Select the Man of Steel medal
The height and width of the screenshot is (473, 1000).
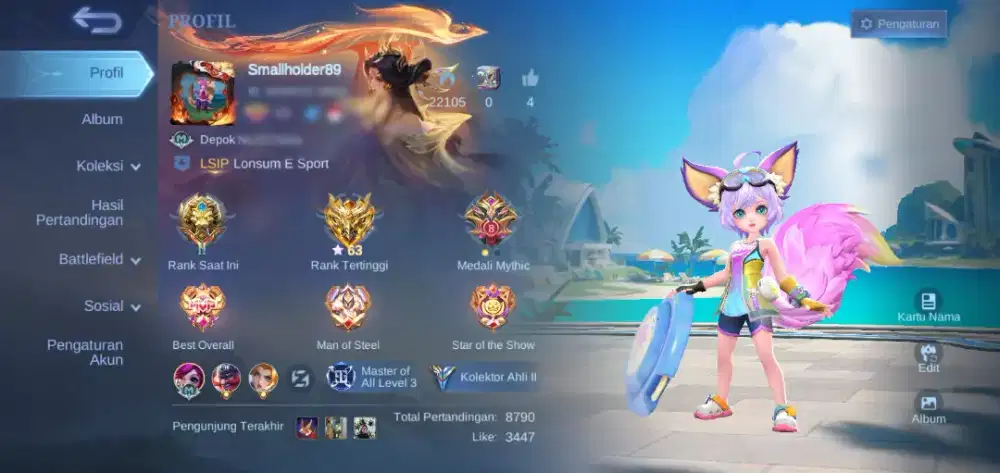click(x=348, y=308)
